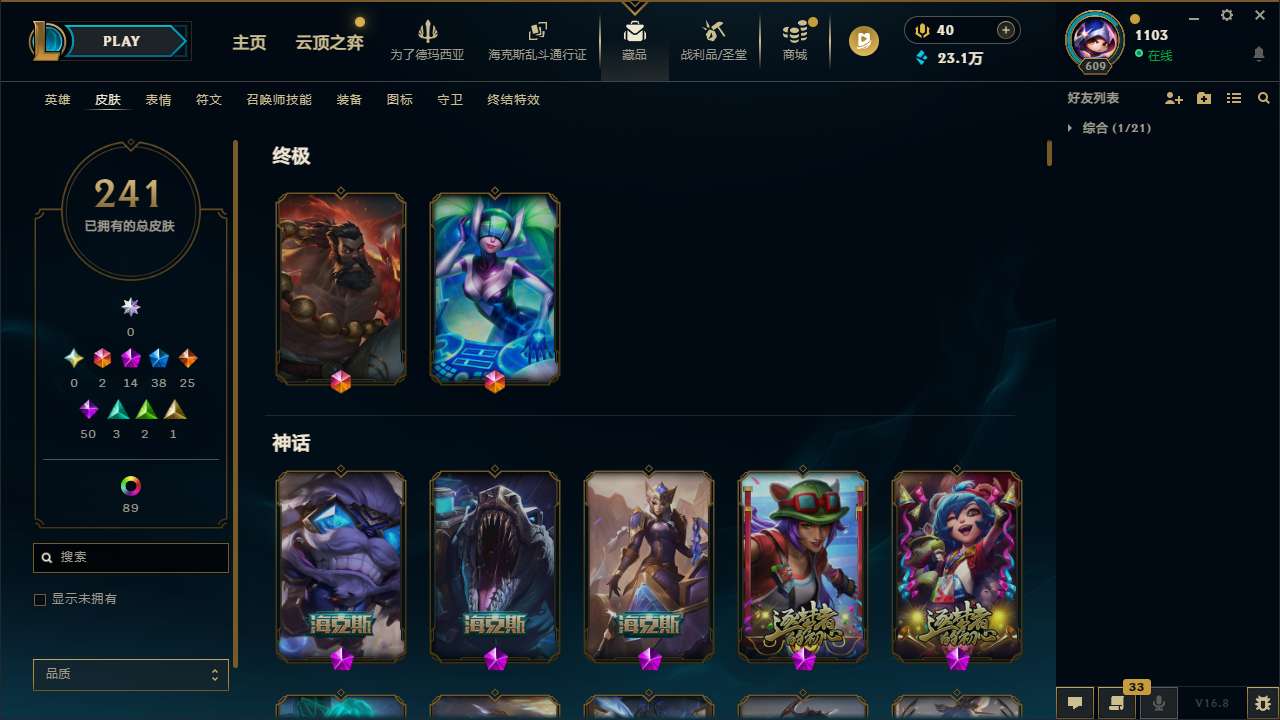Toggle the notification bell
This screenshot has width=1280, height=720.
pyautogui.click(x=1259, y=55)
